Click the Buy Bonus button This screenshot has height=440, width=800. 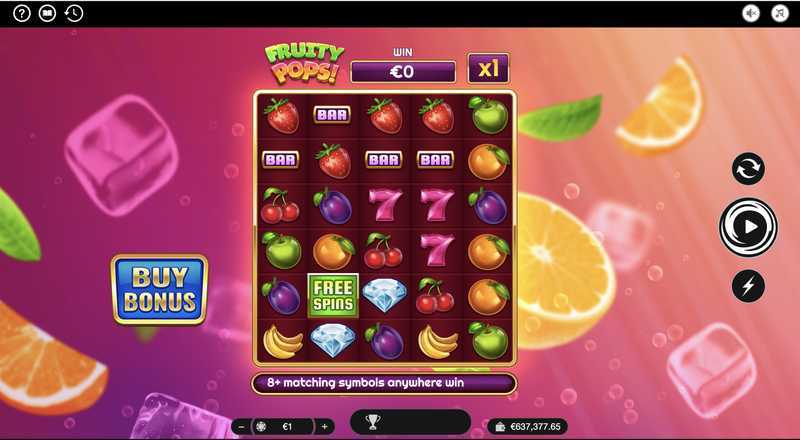tap(160, 289)
